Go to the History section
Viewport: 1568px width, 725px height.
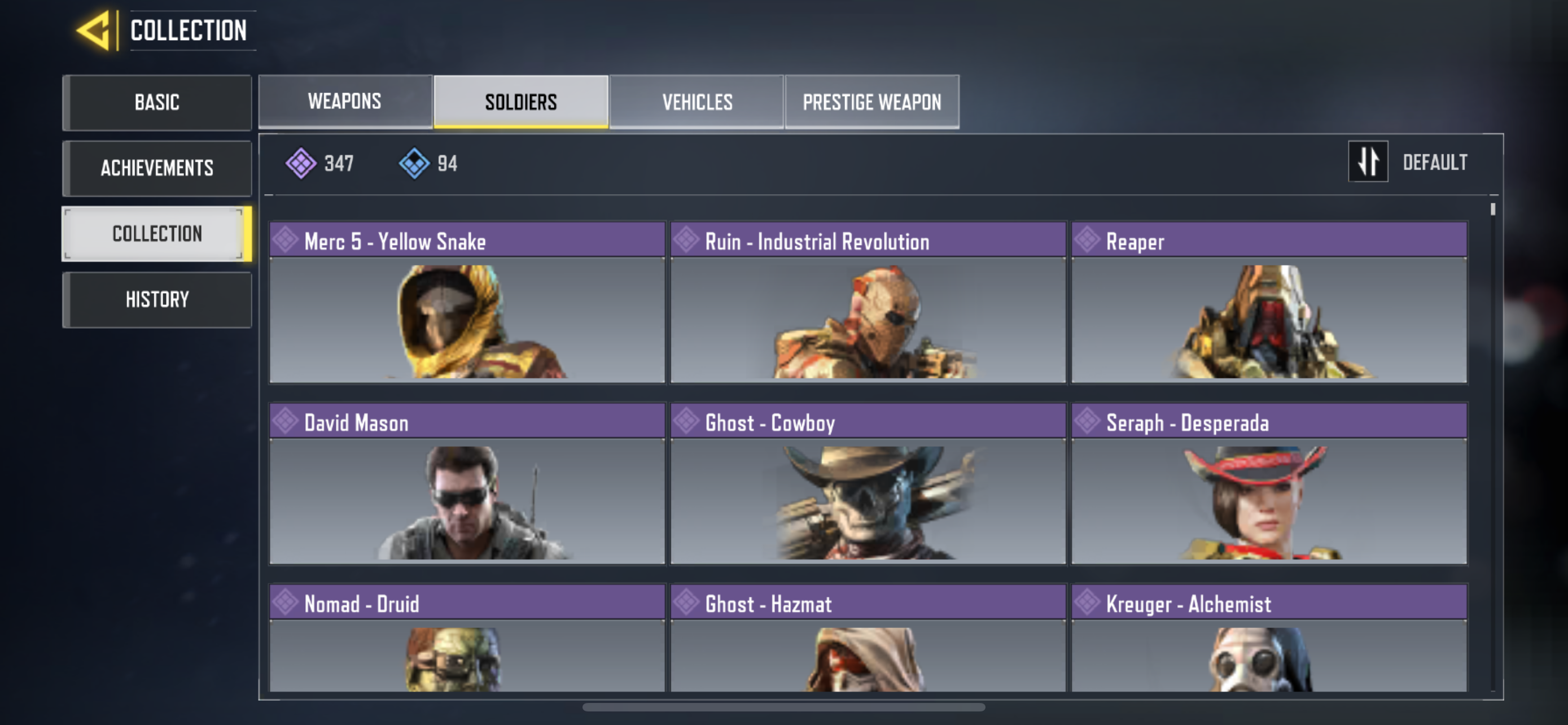(156, 299)
